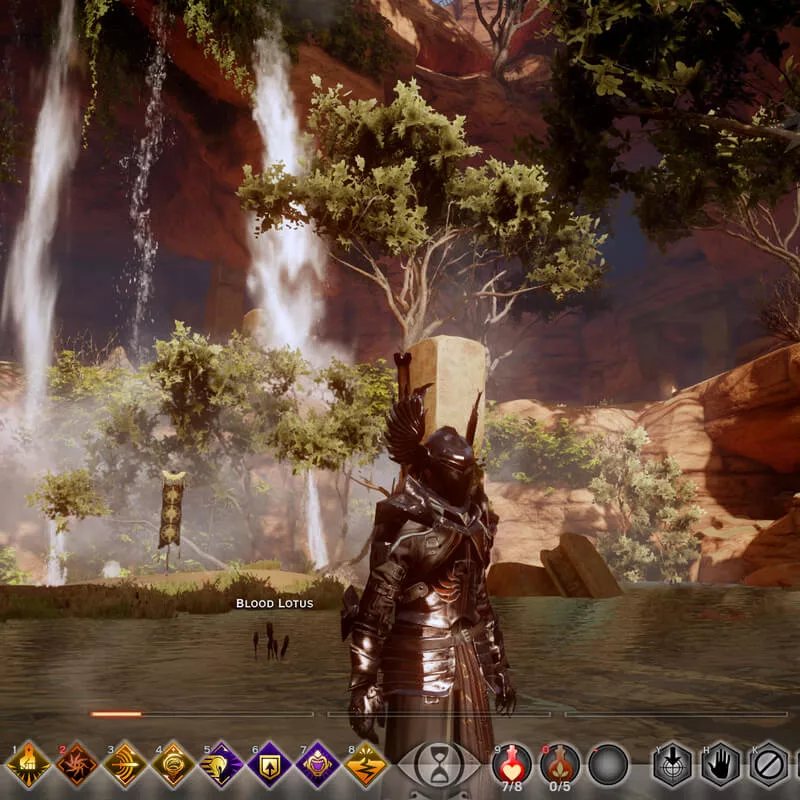Use the purple shield with arrow ability
The width and height of the screenshot is (800, 800).
269,765
